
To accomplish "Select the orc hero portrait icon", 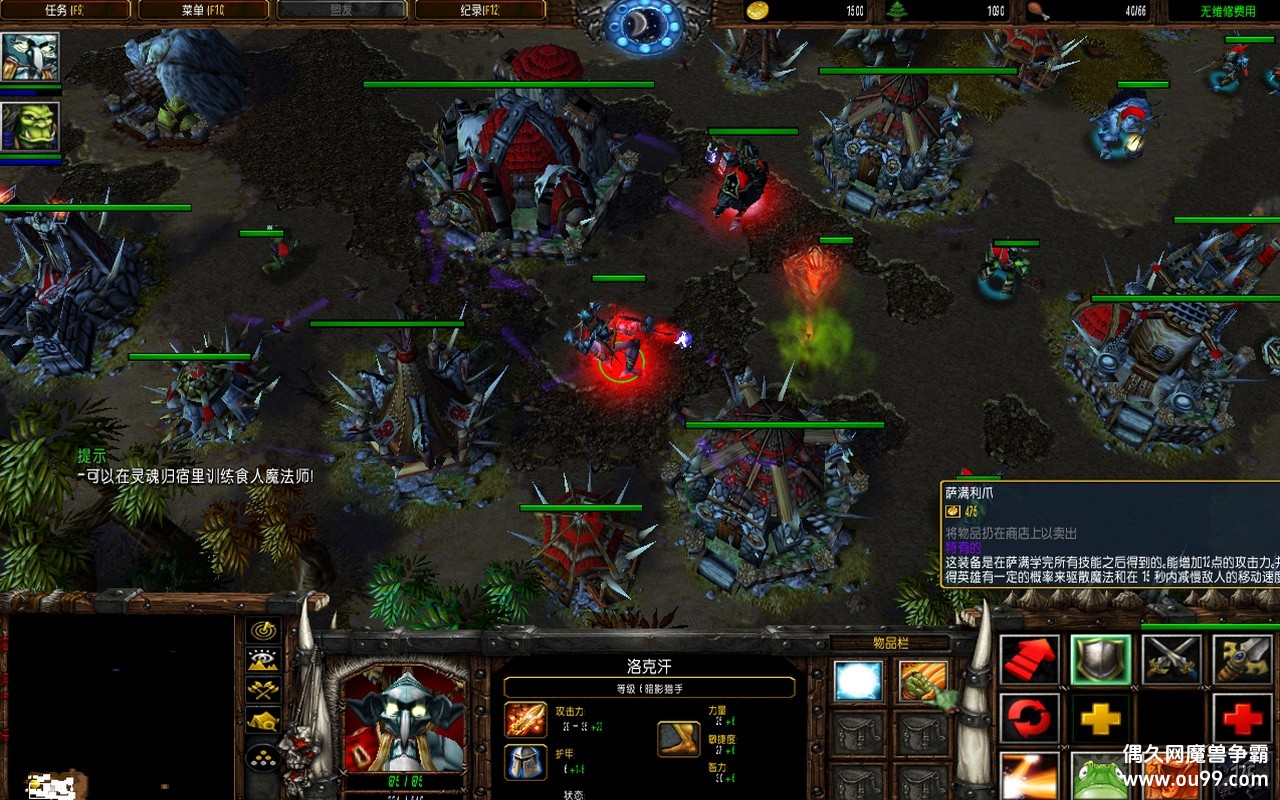I will pyautogui.click(x=30, y=127).
